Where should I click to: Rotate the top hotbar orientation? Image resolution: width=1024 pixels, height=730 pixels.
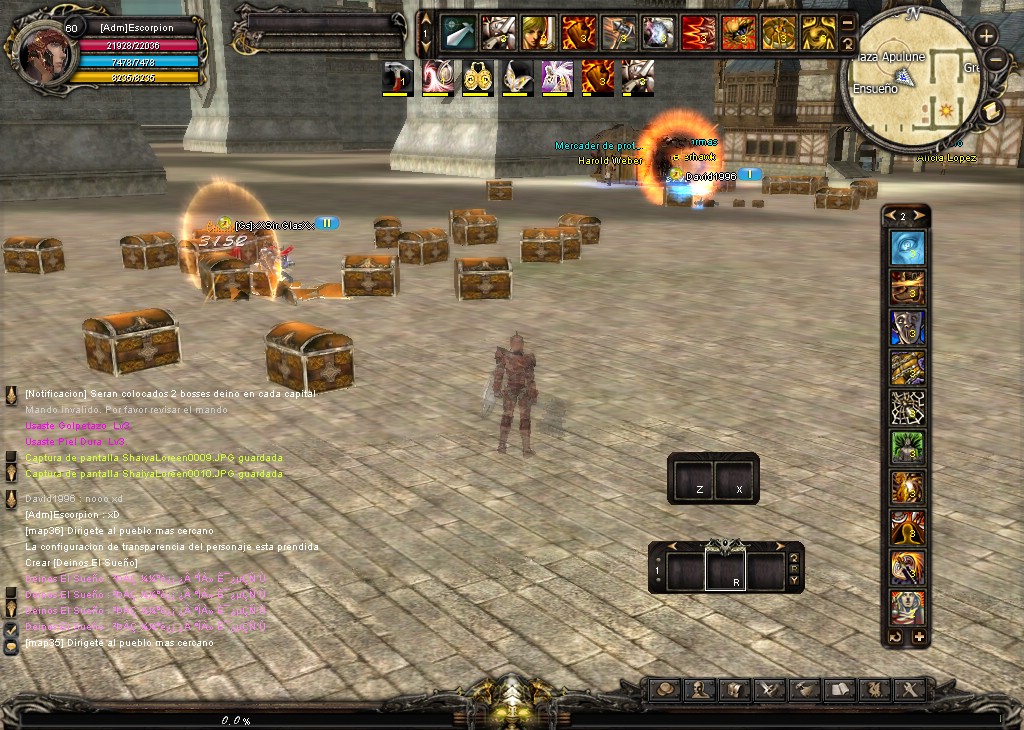click(x=848, y=44)
